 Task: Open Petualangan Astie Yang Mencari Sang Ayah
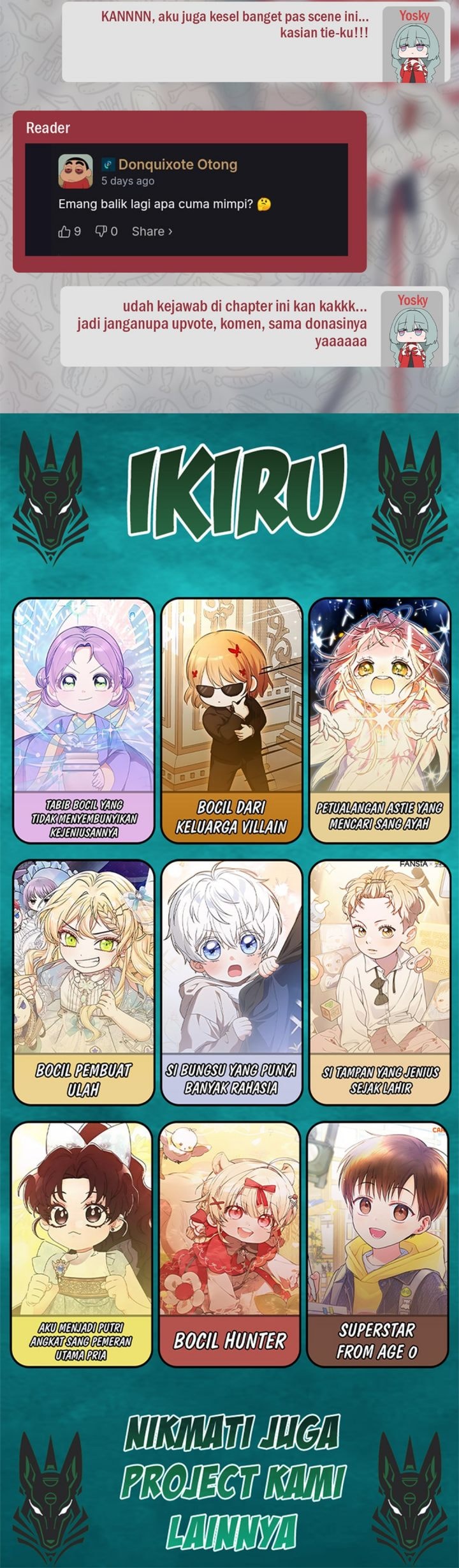[x=379, y=719]
